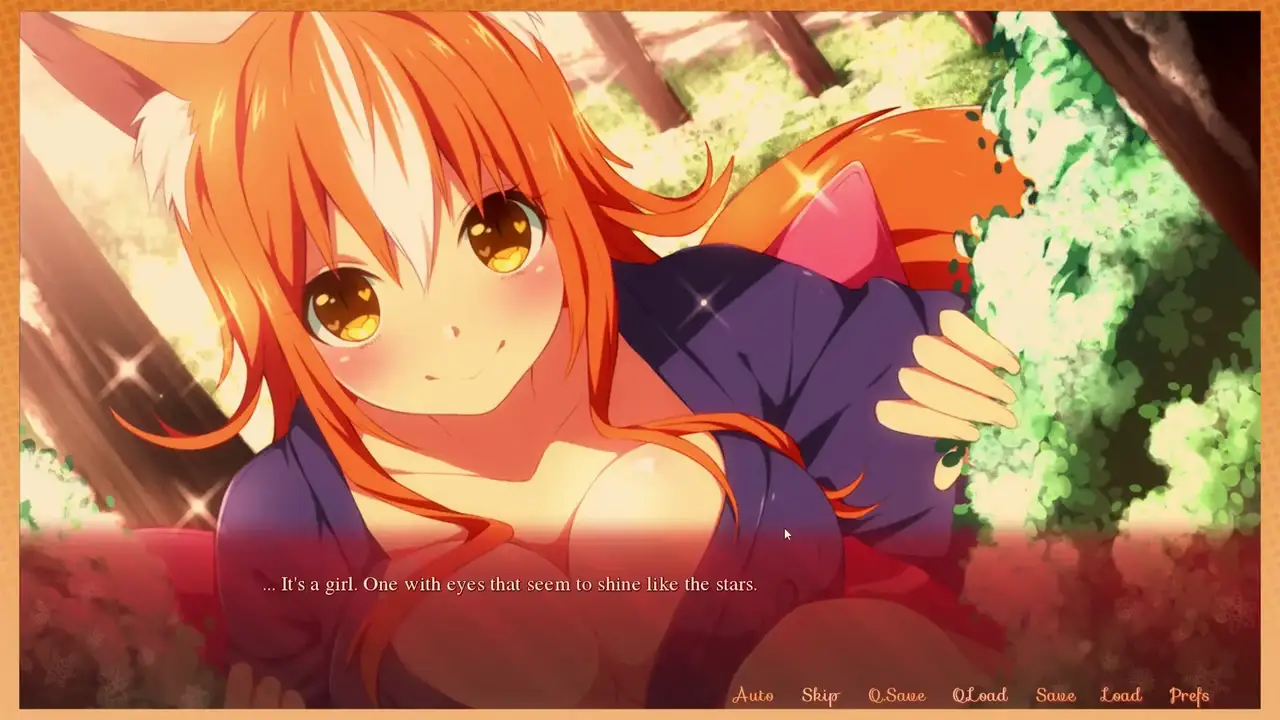The width and height of the screenshot is (1280, 720).
Task: Open the Prefs settings
Action: [x=1189, y=695]
